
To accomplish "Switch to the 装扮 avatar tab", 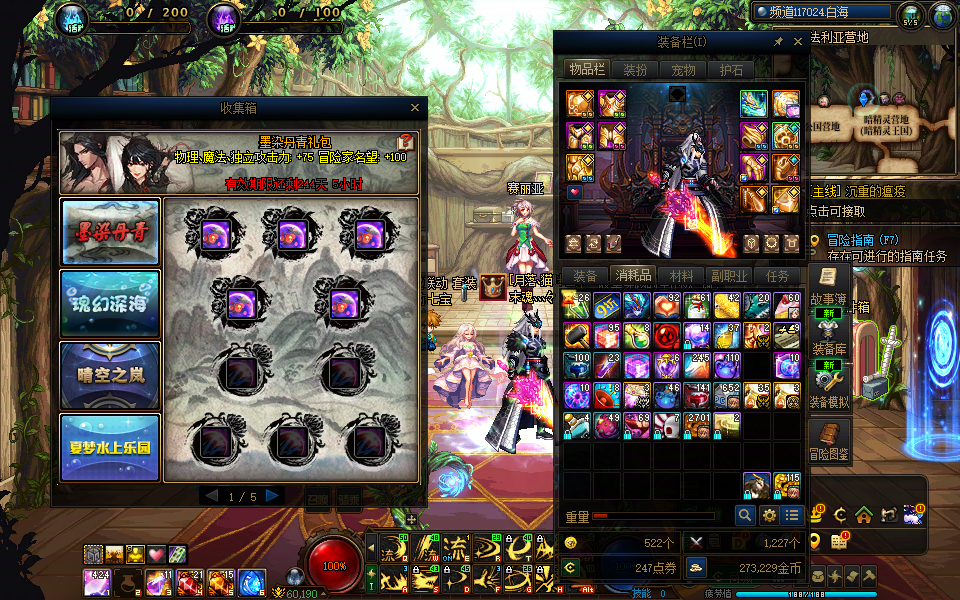I will click(635, 70).
